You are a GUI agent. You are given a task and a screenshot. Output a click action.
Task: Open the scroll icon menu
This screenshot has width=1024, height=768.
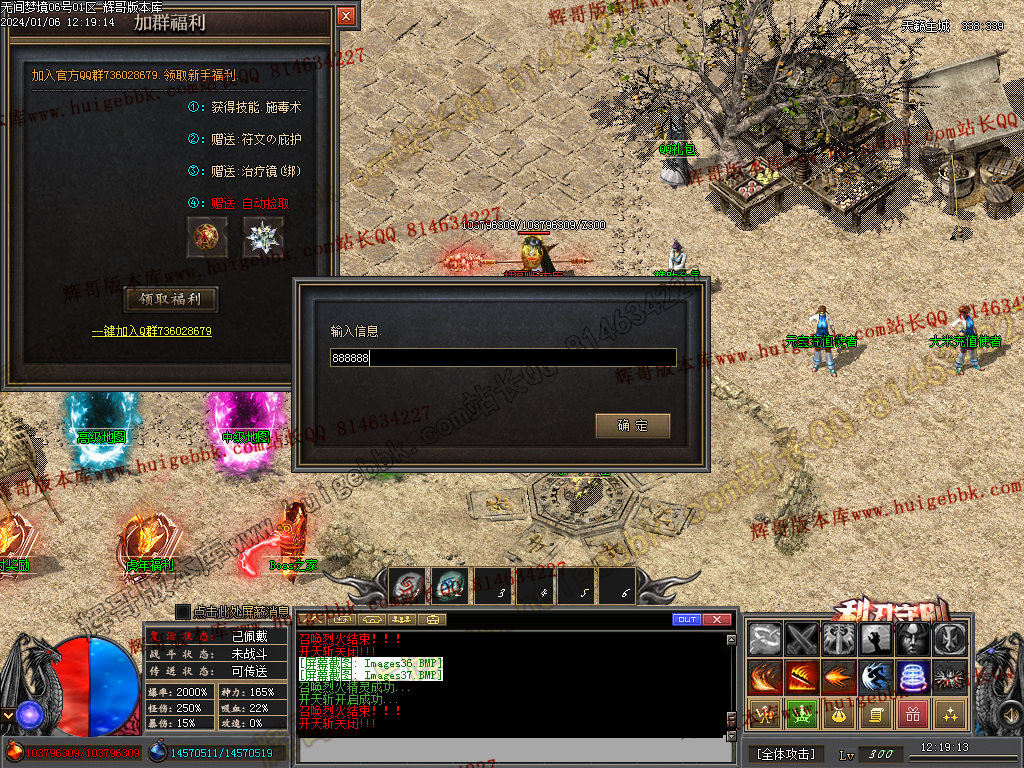pyautogui.click(x=876, y=714)
